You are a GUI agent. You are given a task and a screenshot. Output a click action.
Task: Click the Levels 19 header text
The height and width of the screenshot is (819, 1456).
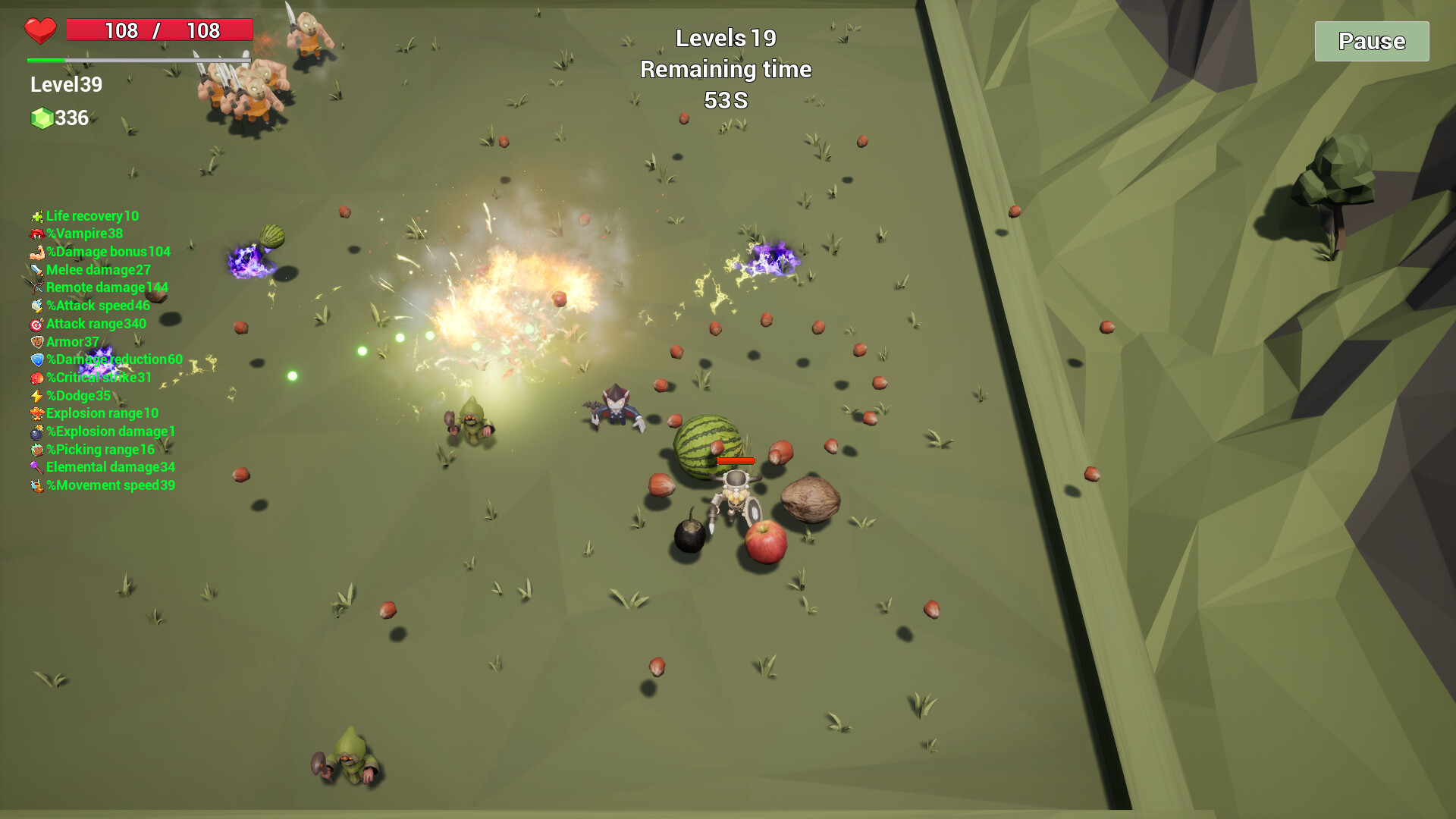[724, 36]
